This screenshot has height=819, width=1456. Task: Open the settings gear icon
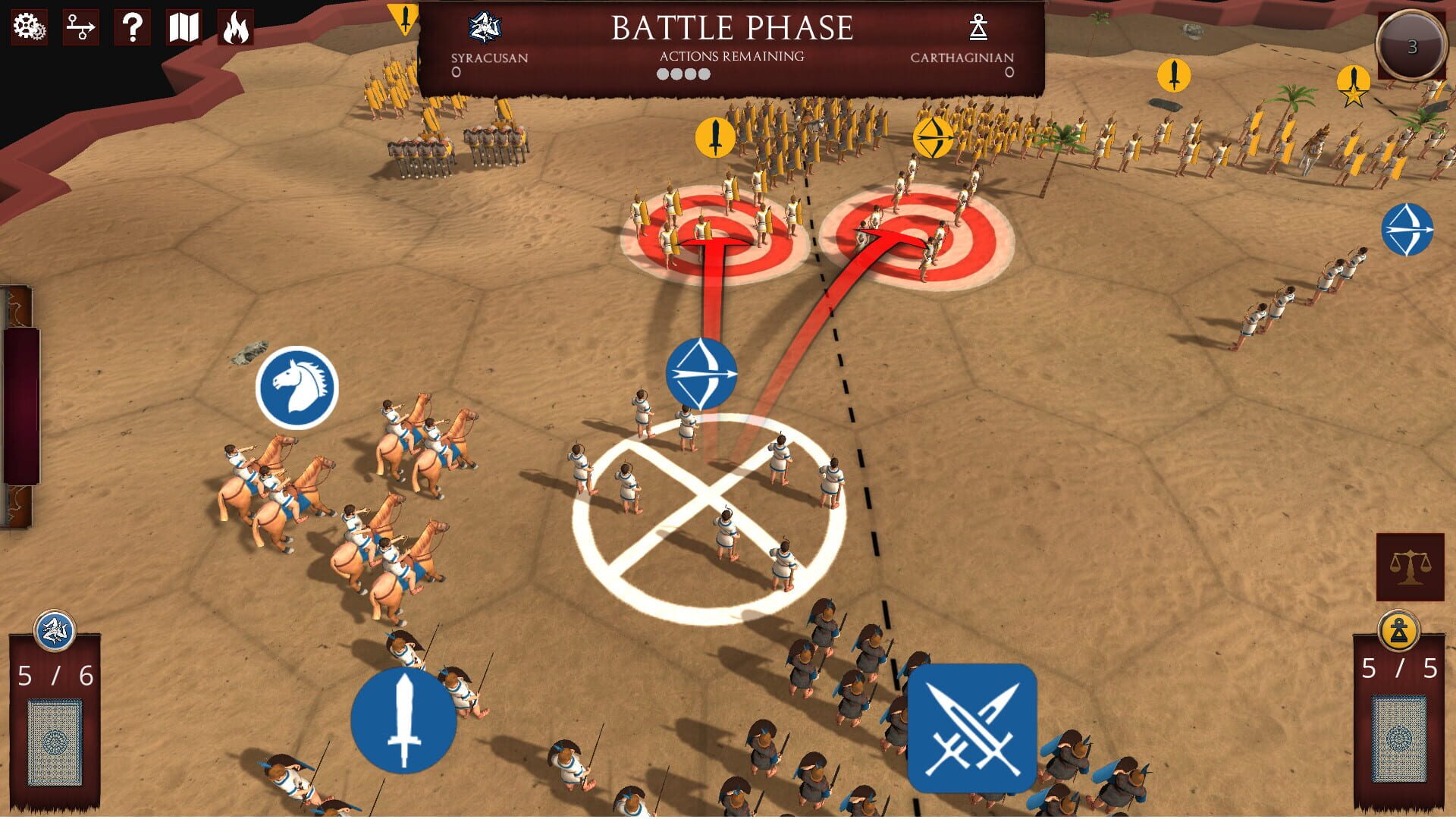pos(27,29)
